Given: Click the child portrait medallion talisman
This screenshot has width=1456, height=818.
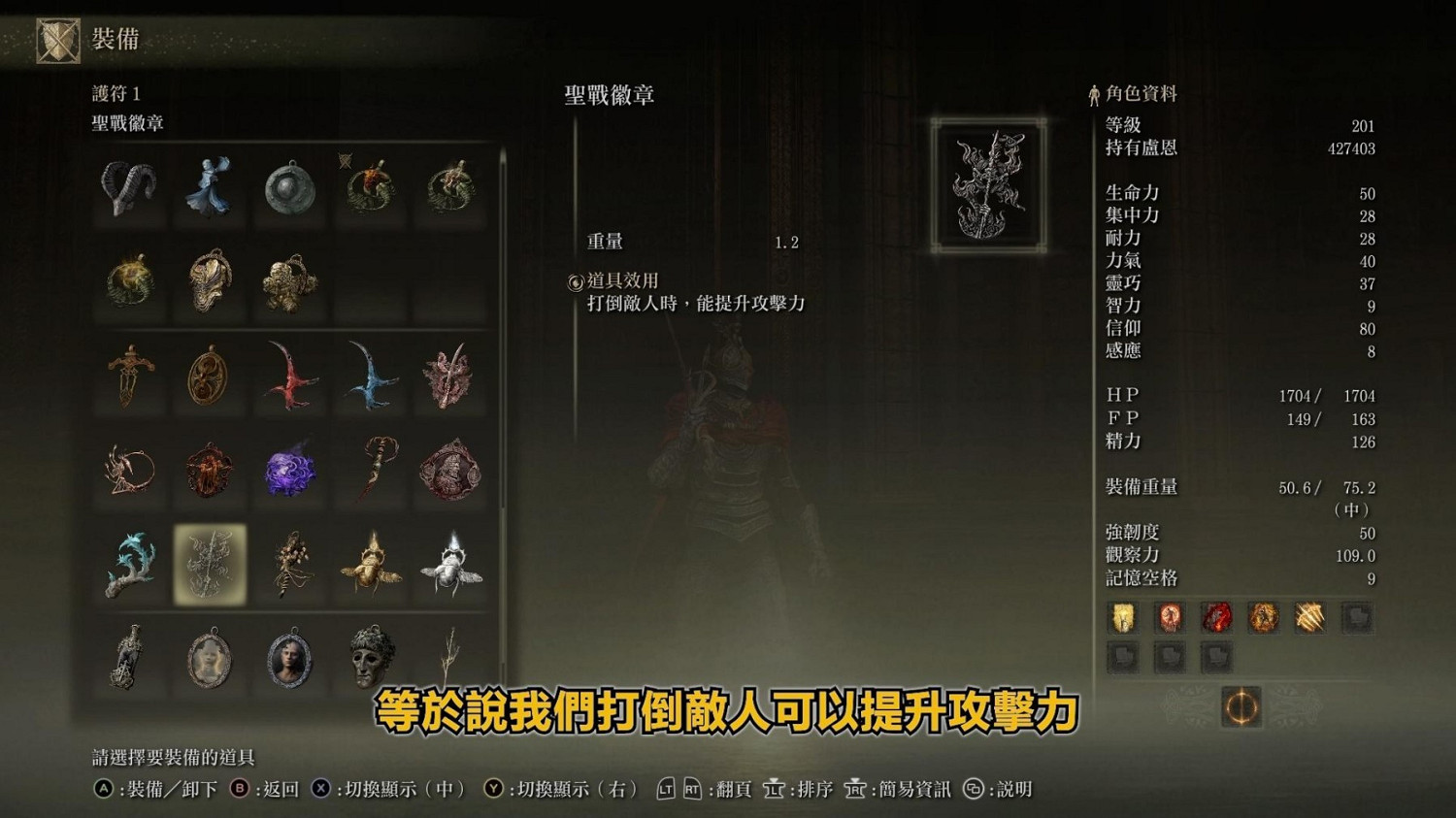Looking at the screenshot, I should [209, 656].
